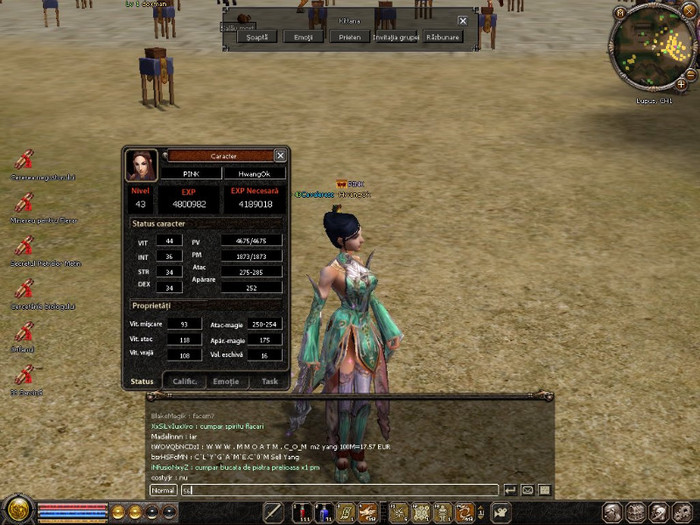Use the blue potion hotbar slot
Image resolution: width=700 pixels, height=525 pixels.
click(x=323, y=513)
